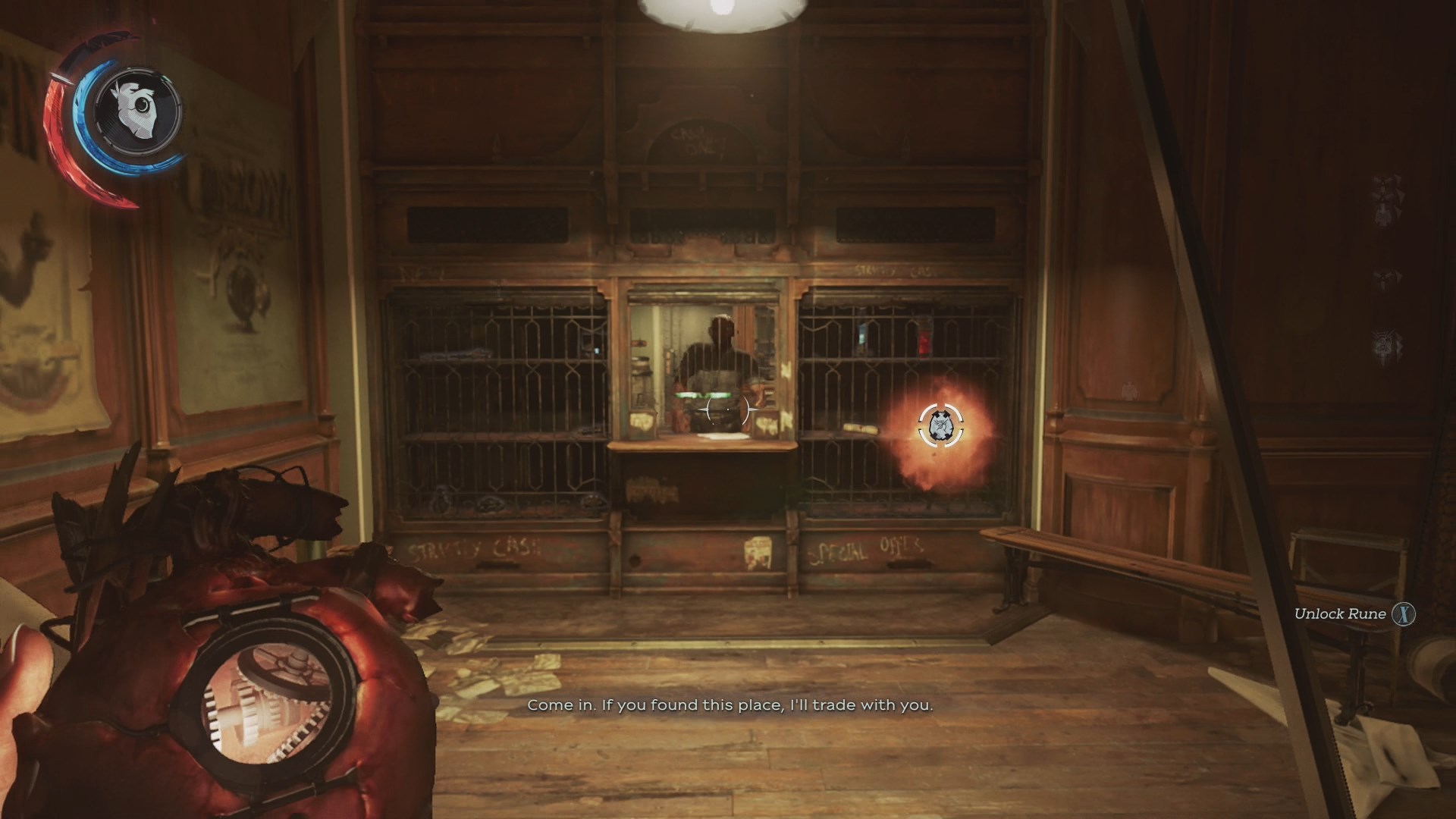The image size is (1456, 819).
Task: Click the crosshair dot at screen center
Action: (x=728, y=409)
